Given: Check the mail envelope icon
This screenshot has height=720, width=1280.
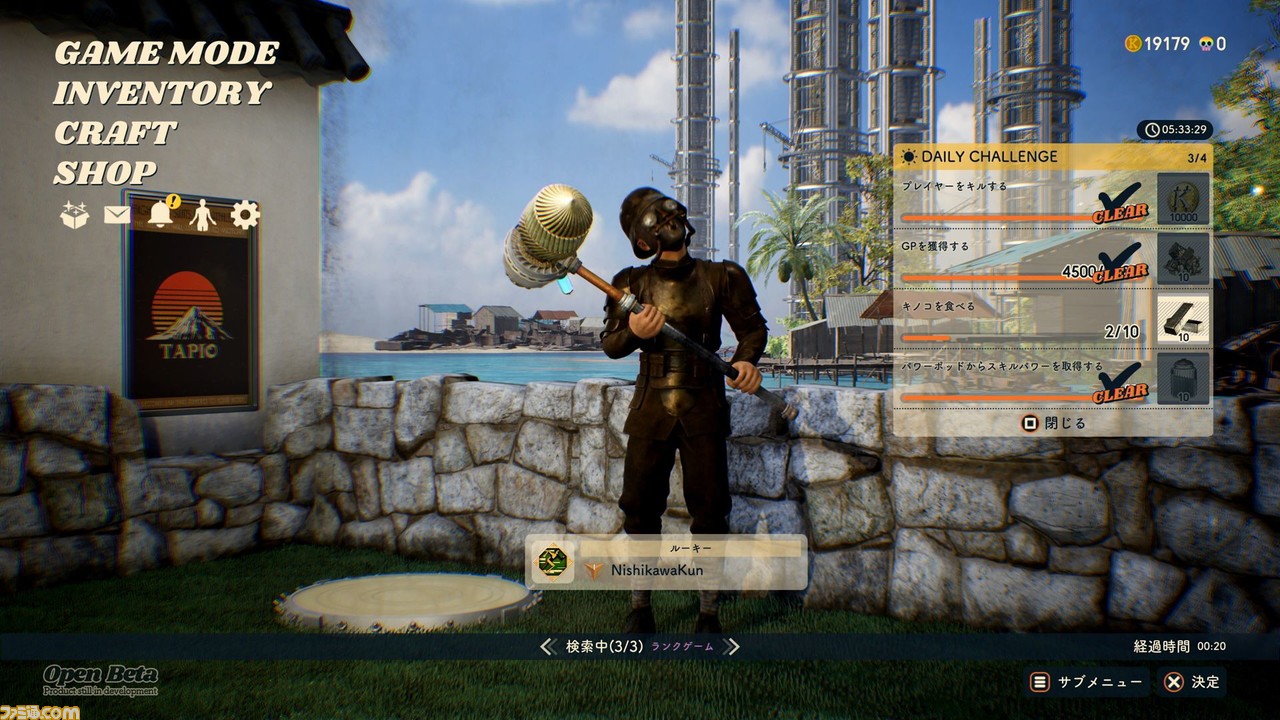Looking at the screenshot, I should coord(117,215).
